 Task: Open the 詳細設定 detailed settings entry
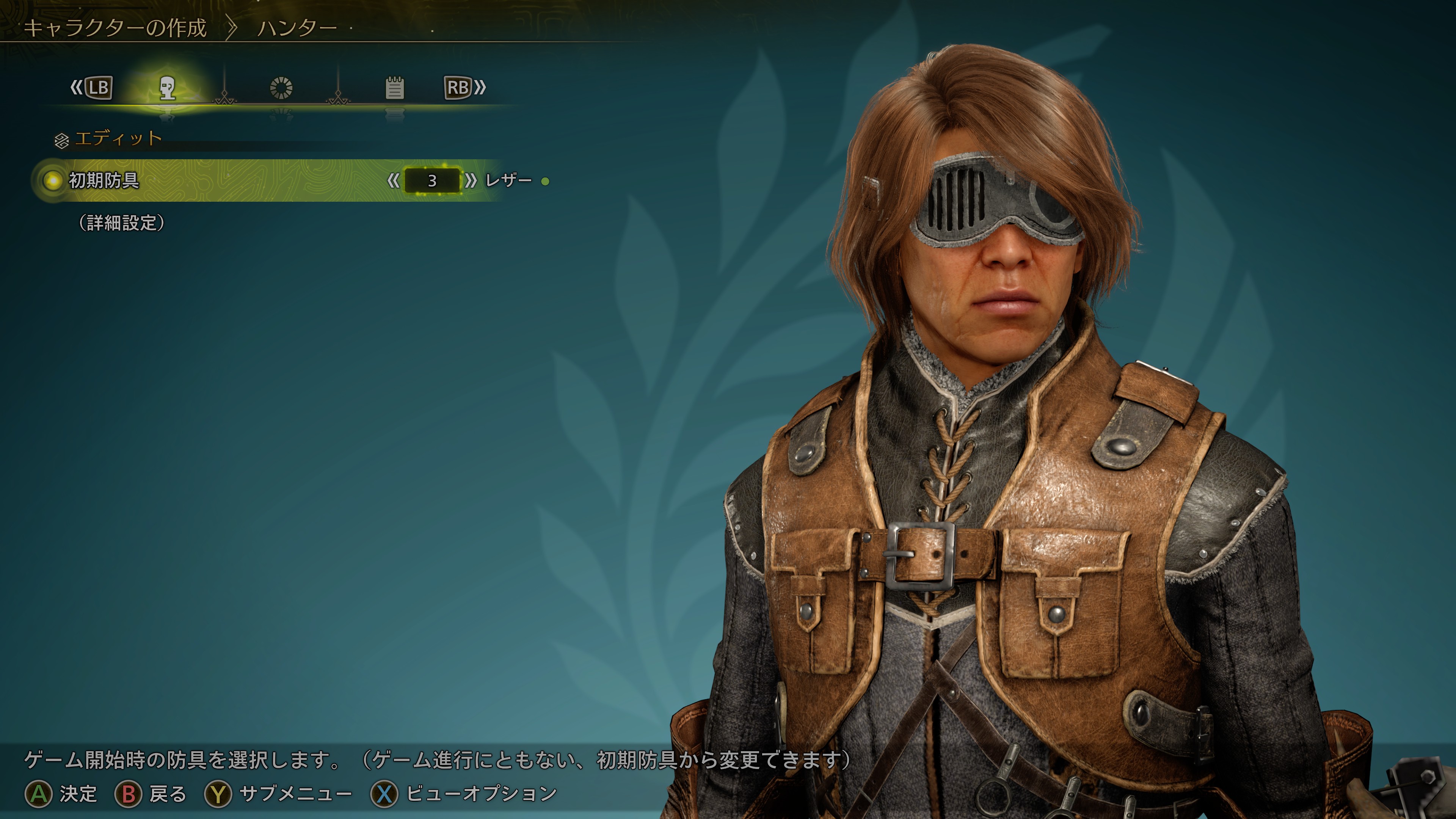(121, 223)
